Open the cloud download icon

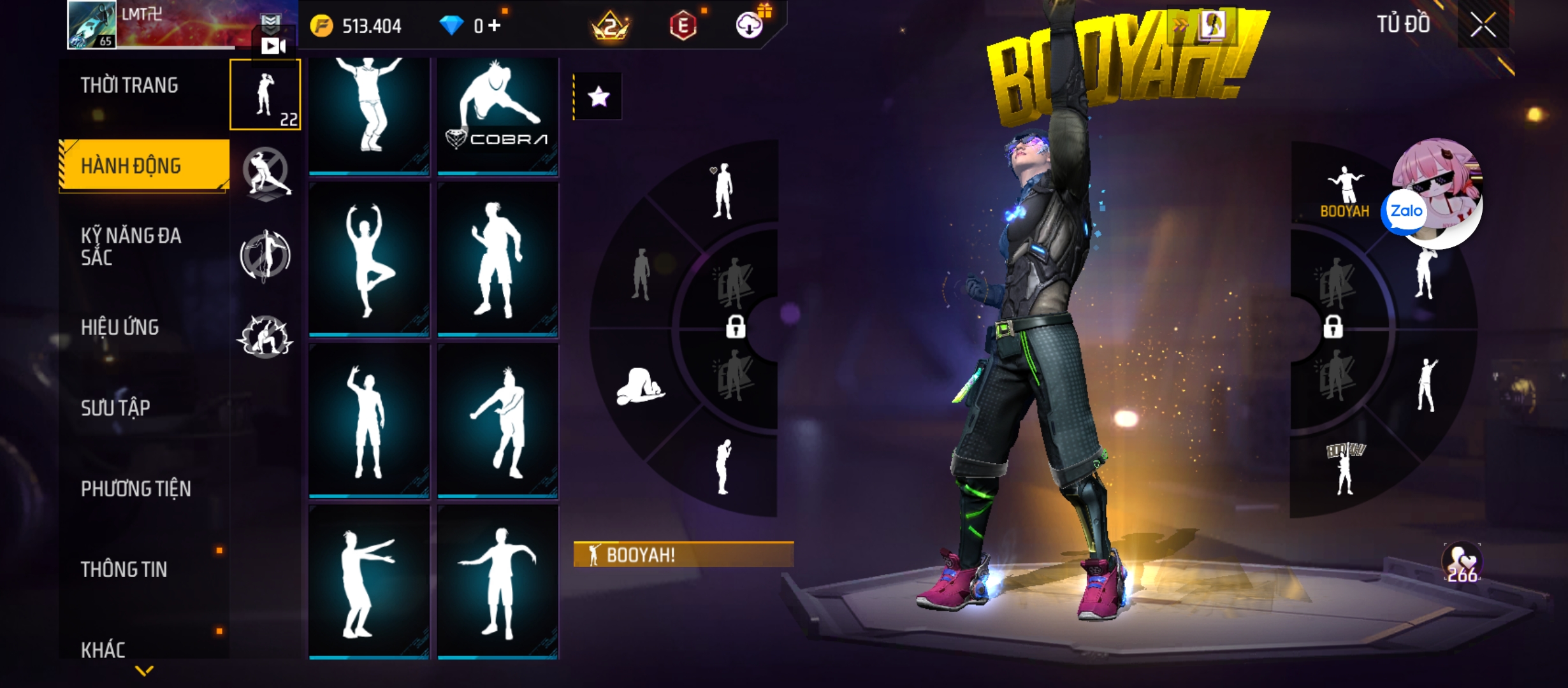(750, 25)
